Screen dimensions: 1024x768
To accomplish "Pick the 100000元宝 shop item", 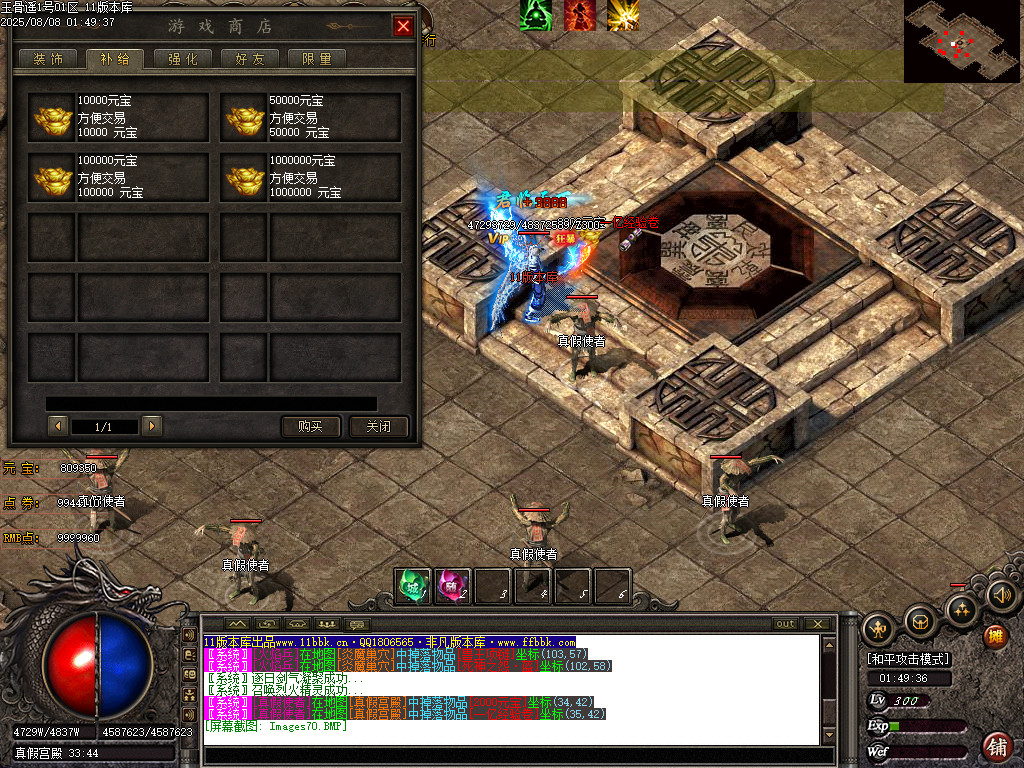I will [118, 177].
